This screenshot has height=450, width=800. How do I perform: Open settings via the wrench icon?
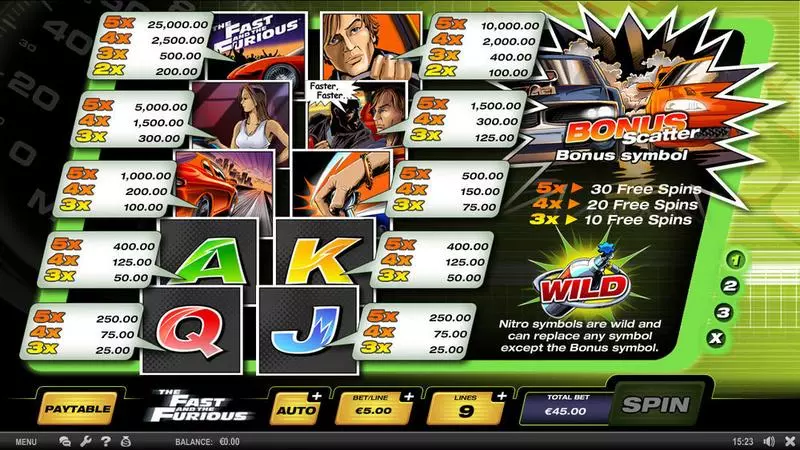(x=84, y=441)
